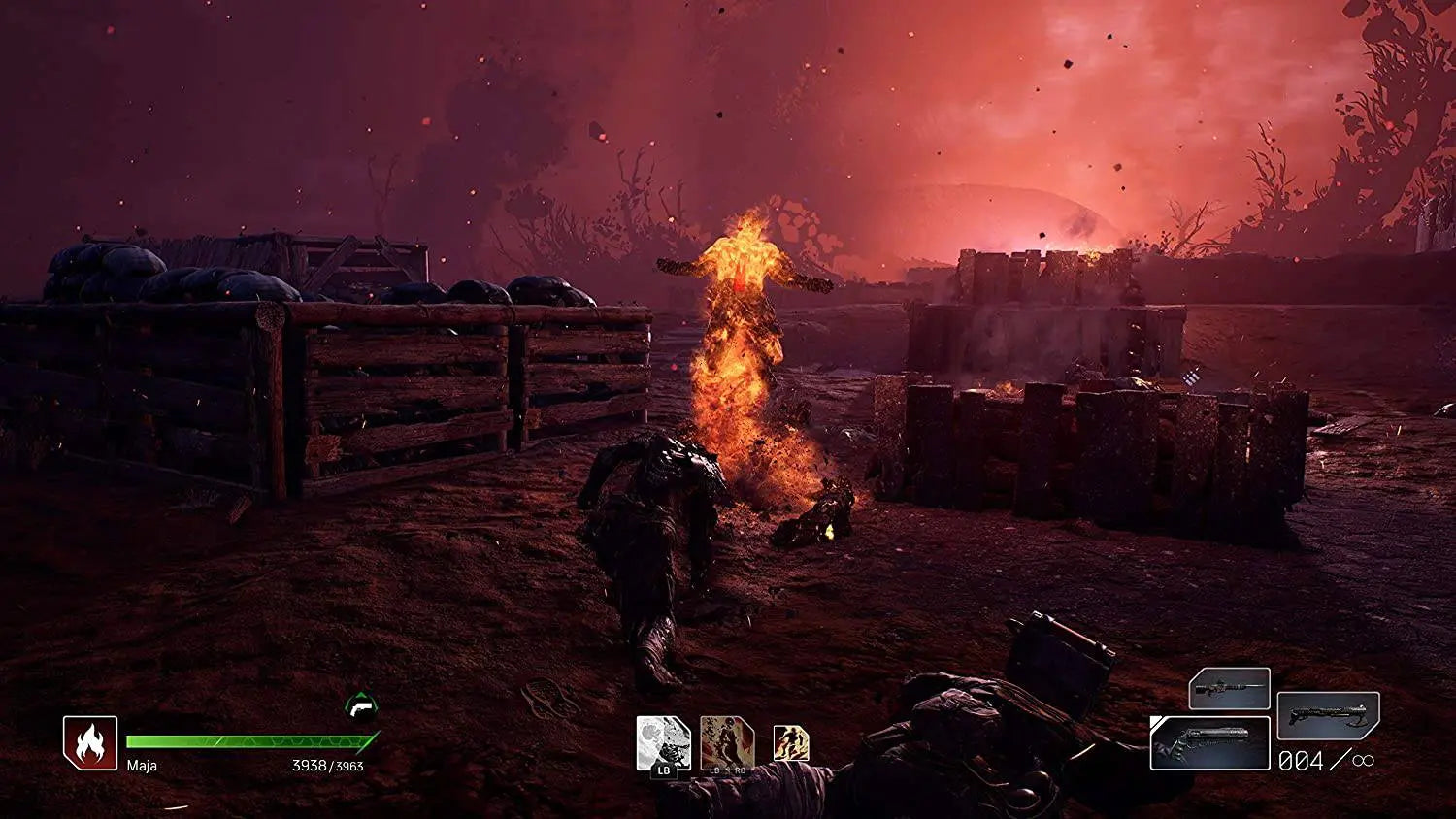Expand the LB + RB button prompt label
This screenshot has height=819, width=1456.
728,770
